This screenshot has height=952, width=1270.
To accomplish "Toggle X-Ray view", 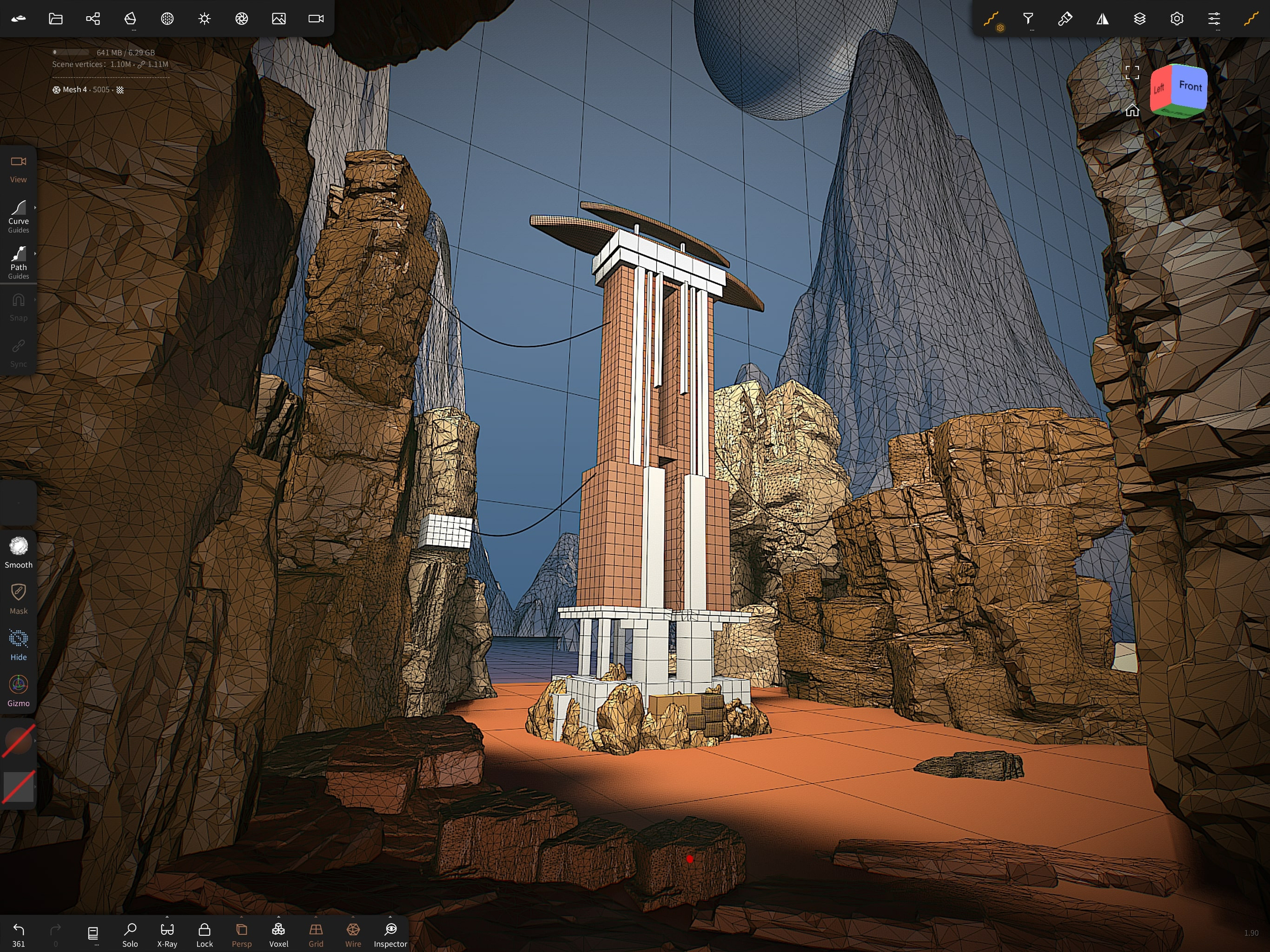I will coord(167,934).
